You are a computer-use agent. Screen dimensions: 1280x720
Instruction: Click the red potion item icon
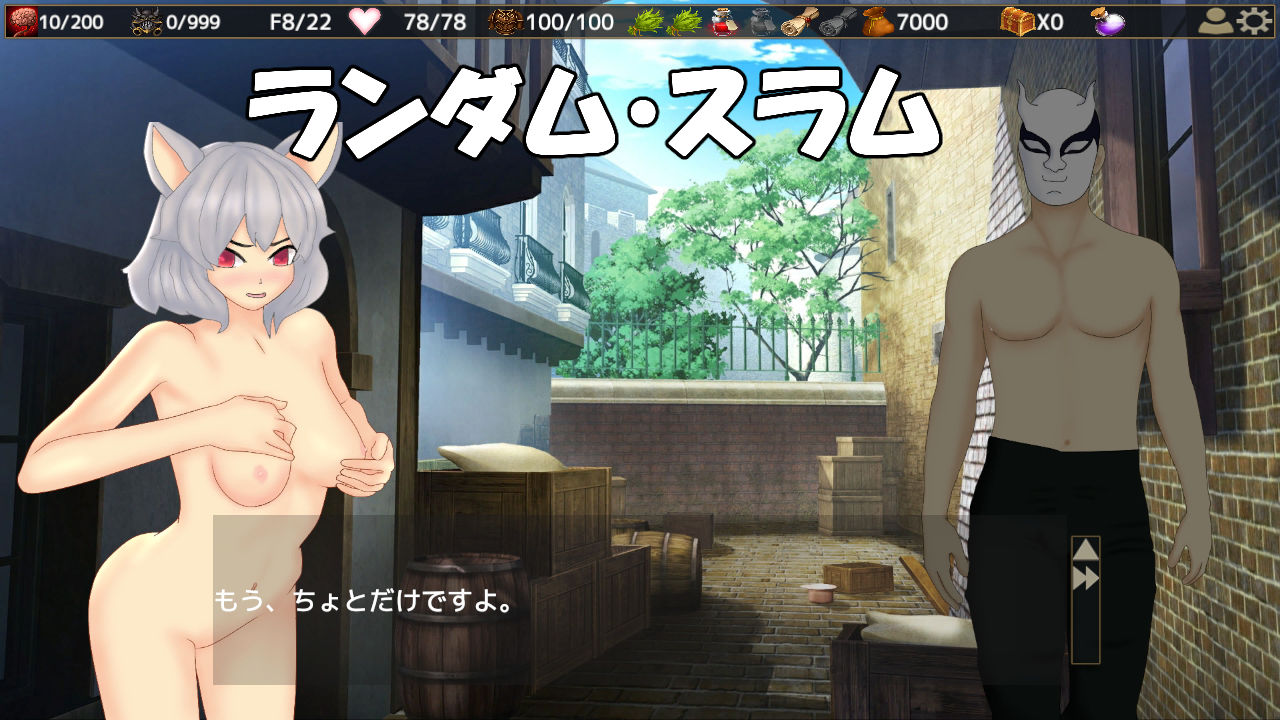(x=721, y=20)
